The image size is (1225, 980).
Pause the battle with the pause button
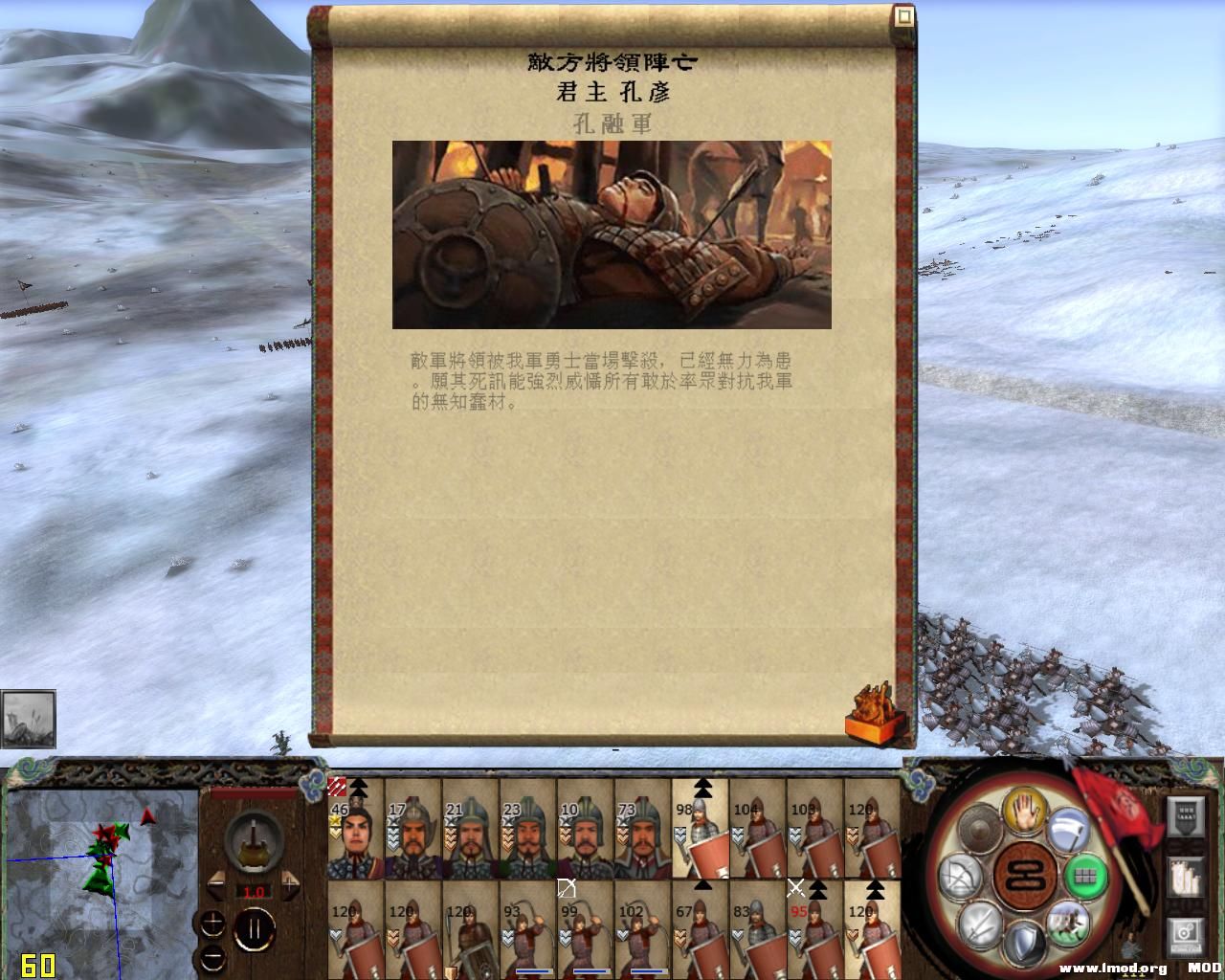point(255,930)
